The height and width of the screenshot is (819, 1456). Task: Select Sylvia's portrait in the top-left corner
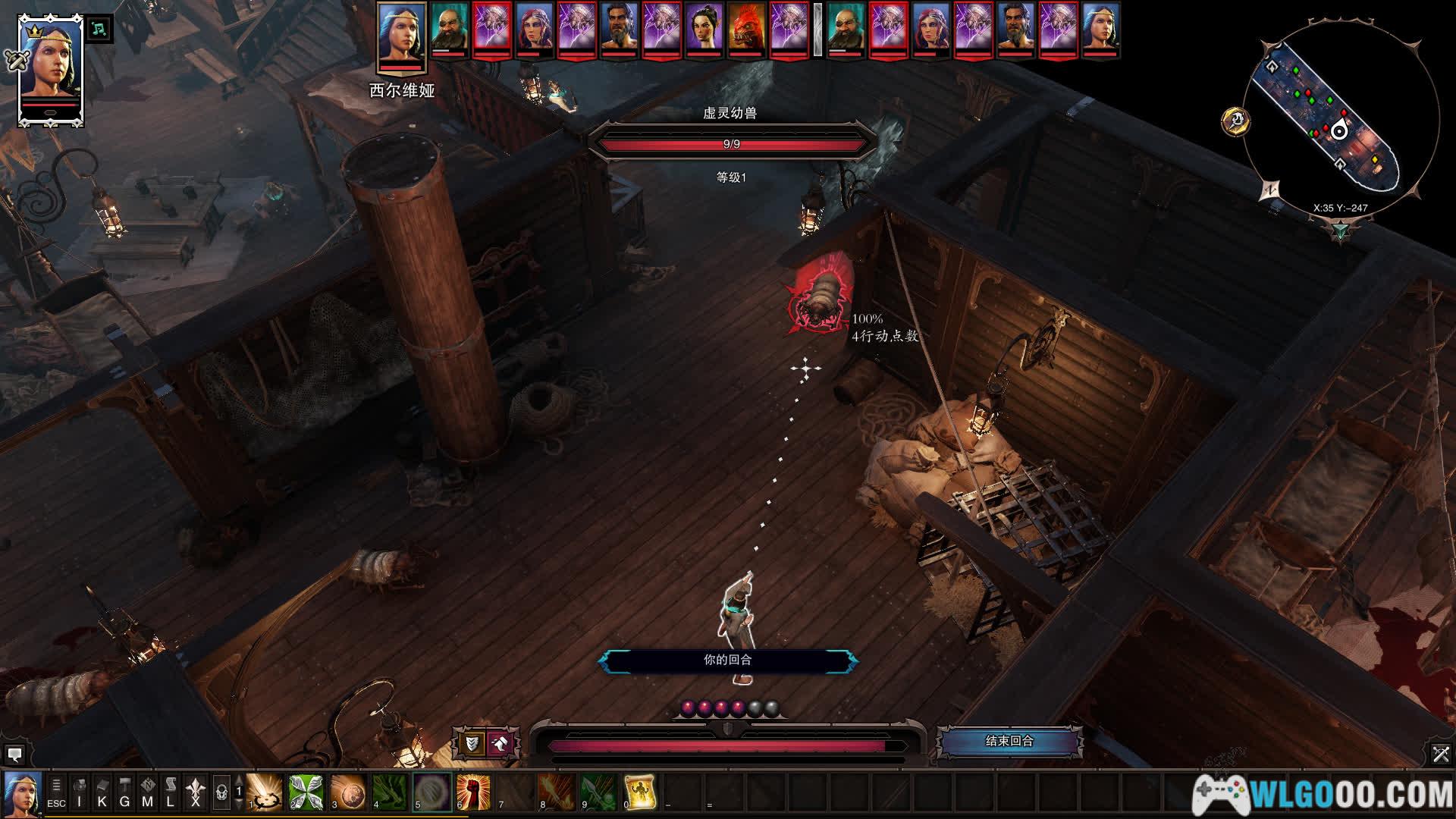(x=50, y=70)
